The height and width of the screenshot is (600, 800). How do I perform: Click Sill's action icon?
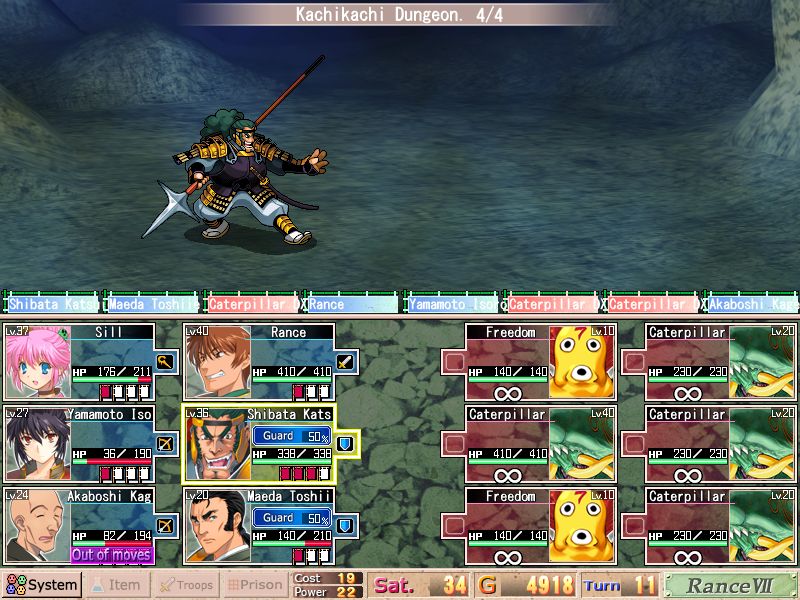(165, 362)
